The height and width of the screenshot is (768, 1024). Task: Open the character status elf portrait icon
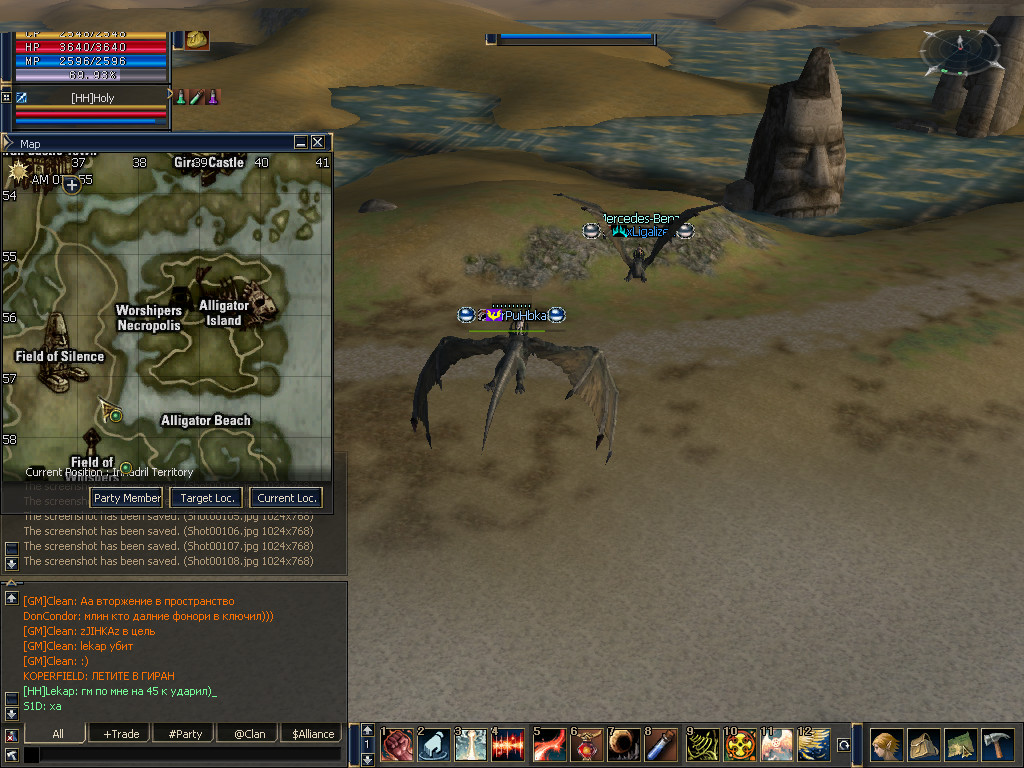click(x=886, y=745)
